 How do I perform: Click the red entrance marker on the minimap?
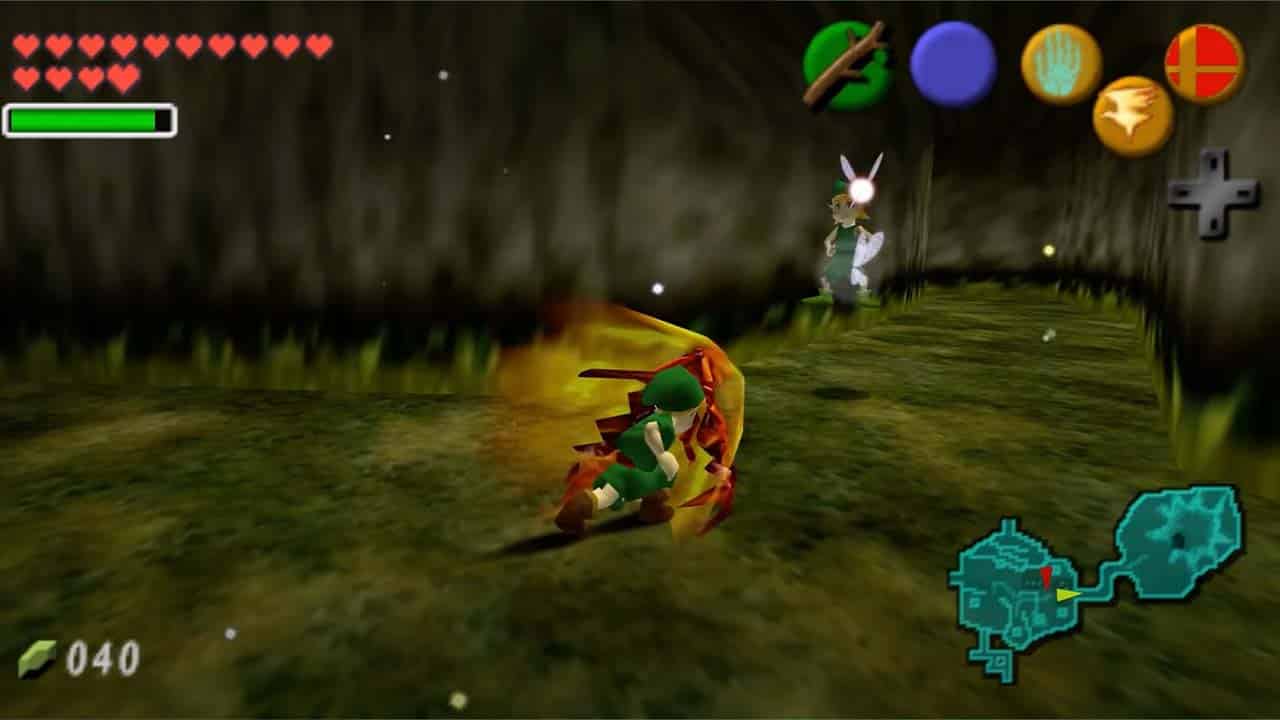pyautogui.click(x=1046, y=578)
